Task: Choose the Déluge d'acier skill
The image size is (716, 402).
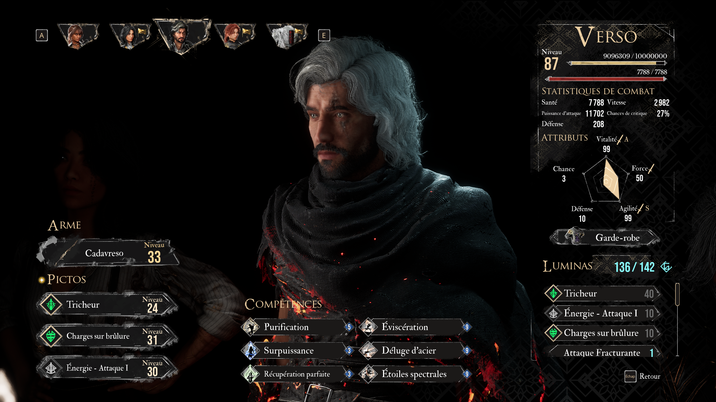Action: coord(410,350)
